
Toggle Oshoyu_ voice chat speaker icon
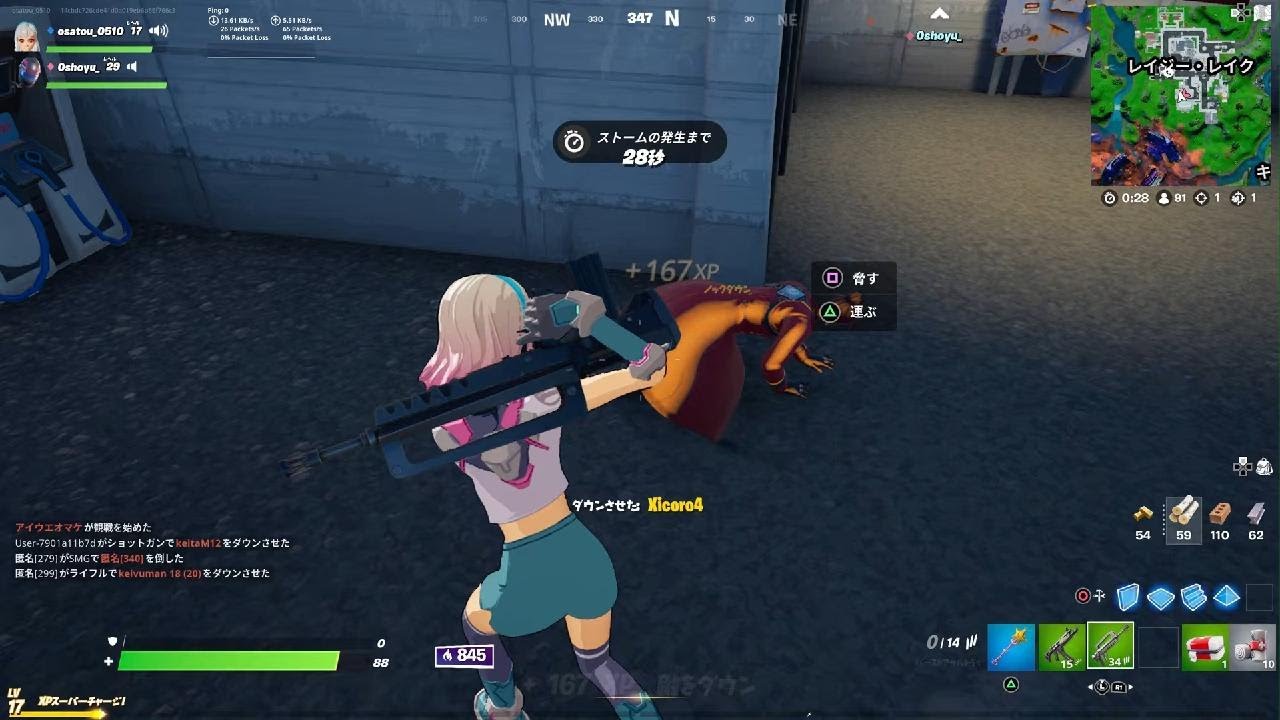click(x=131, y=67)
